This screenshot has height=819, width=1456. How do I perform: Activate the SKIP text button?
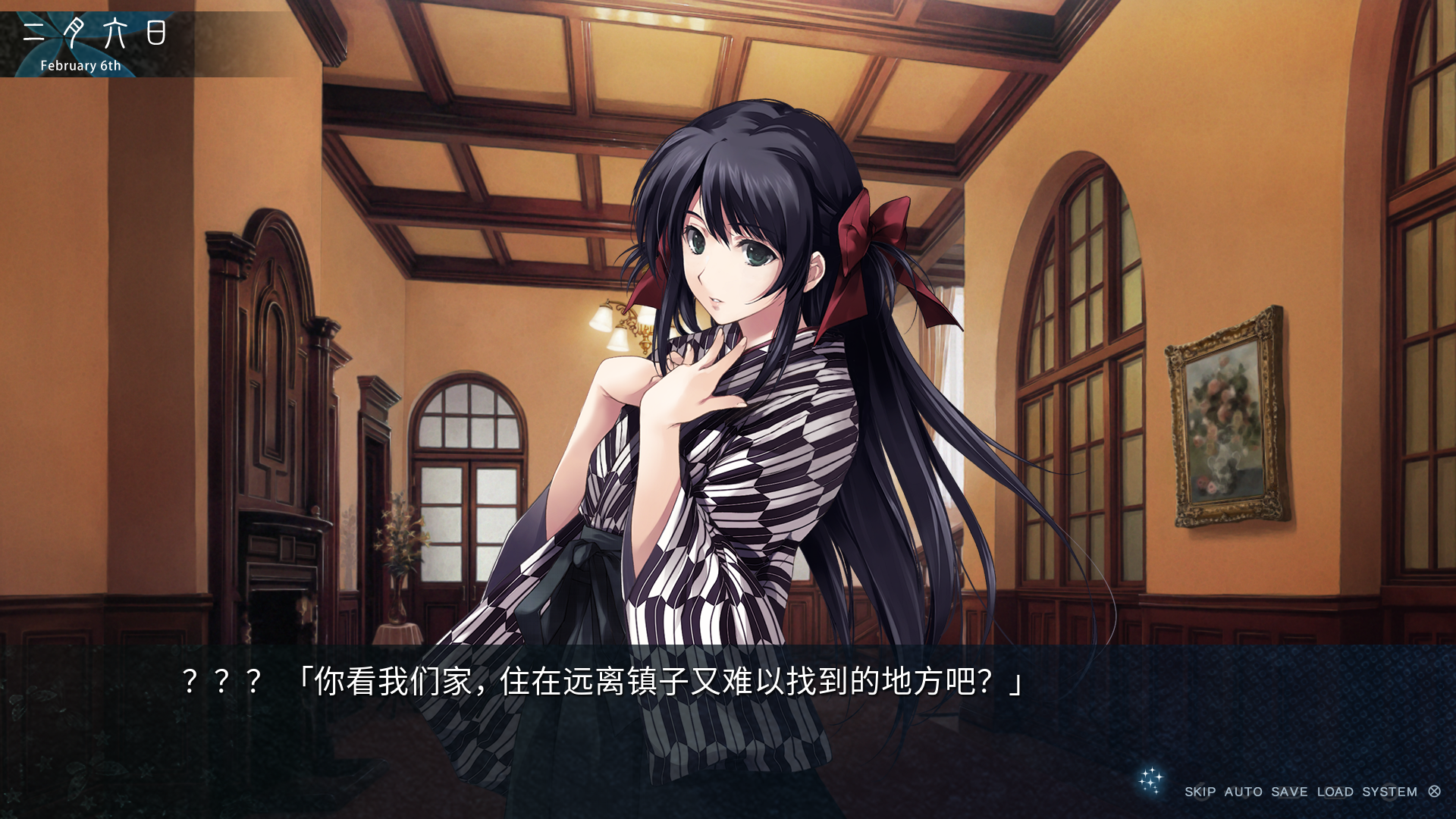(1200, 792)
